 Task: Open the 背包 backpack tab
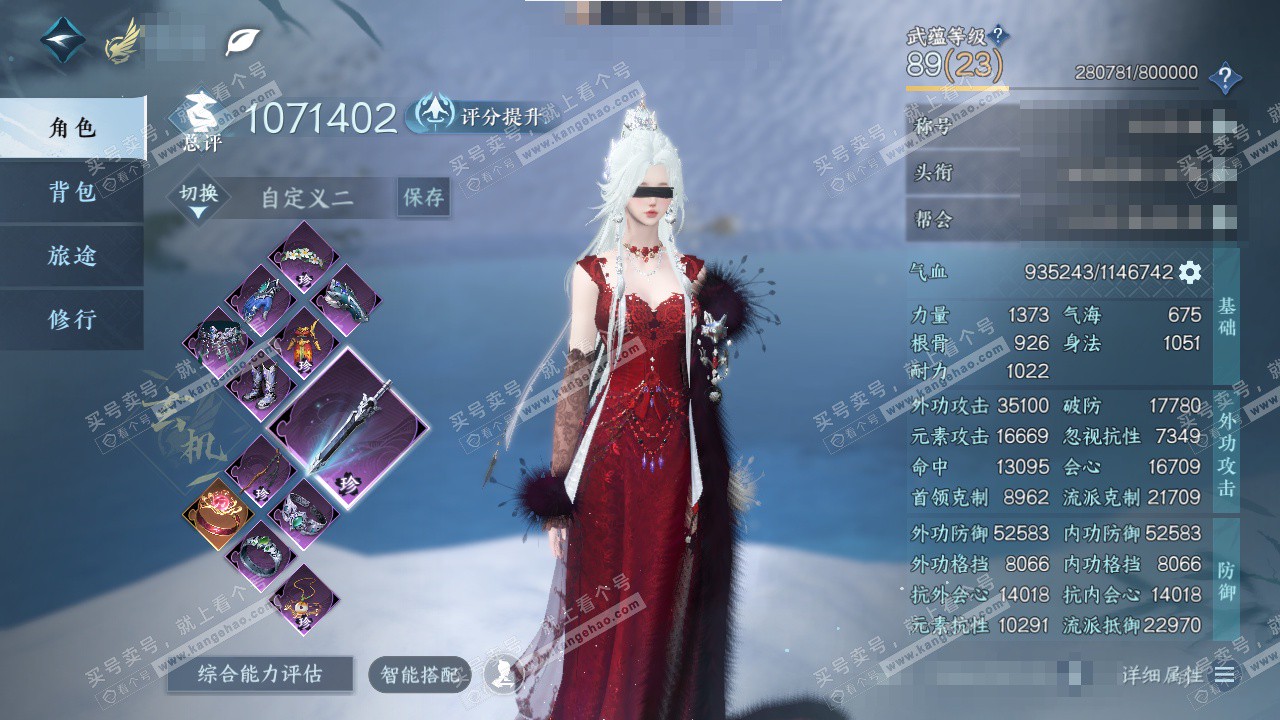coord(72,192)
